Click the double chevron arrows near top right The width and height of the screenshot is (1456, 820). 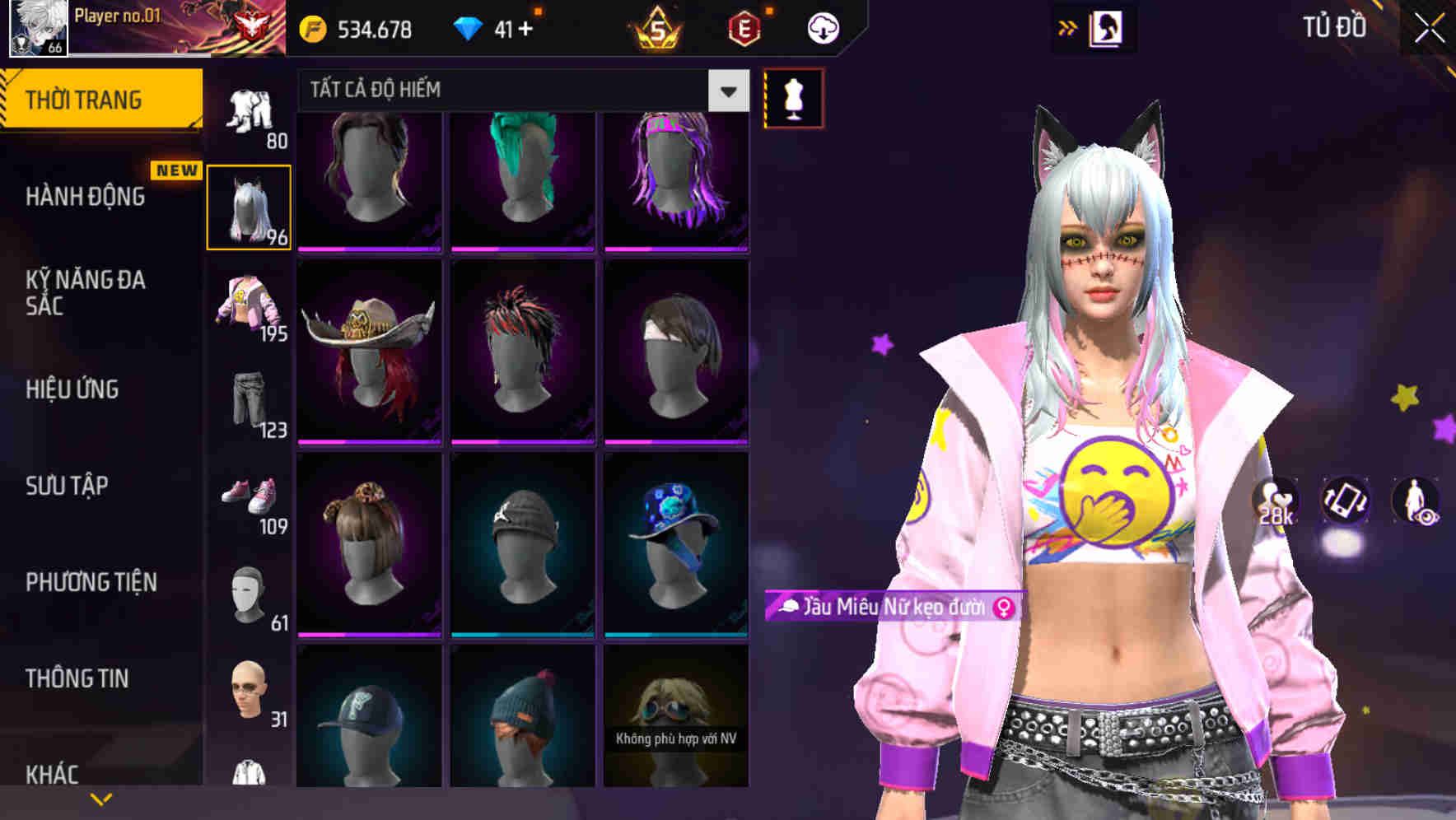click(1068, 27)
